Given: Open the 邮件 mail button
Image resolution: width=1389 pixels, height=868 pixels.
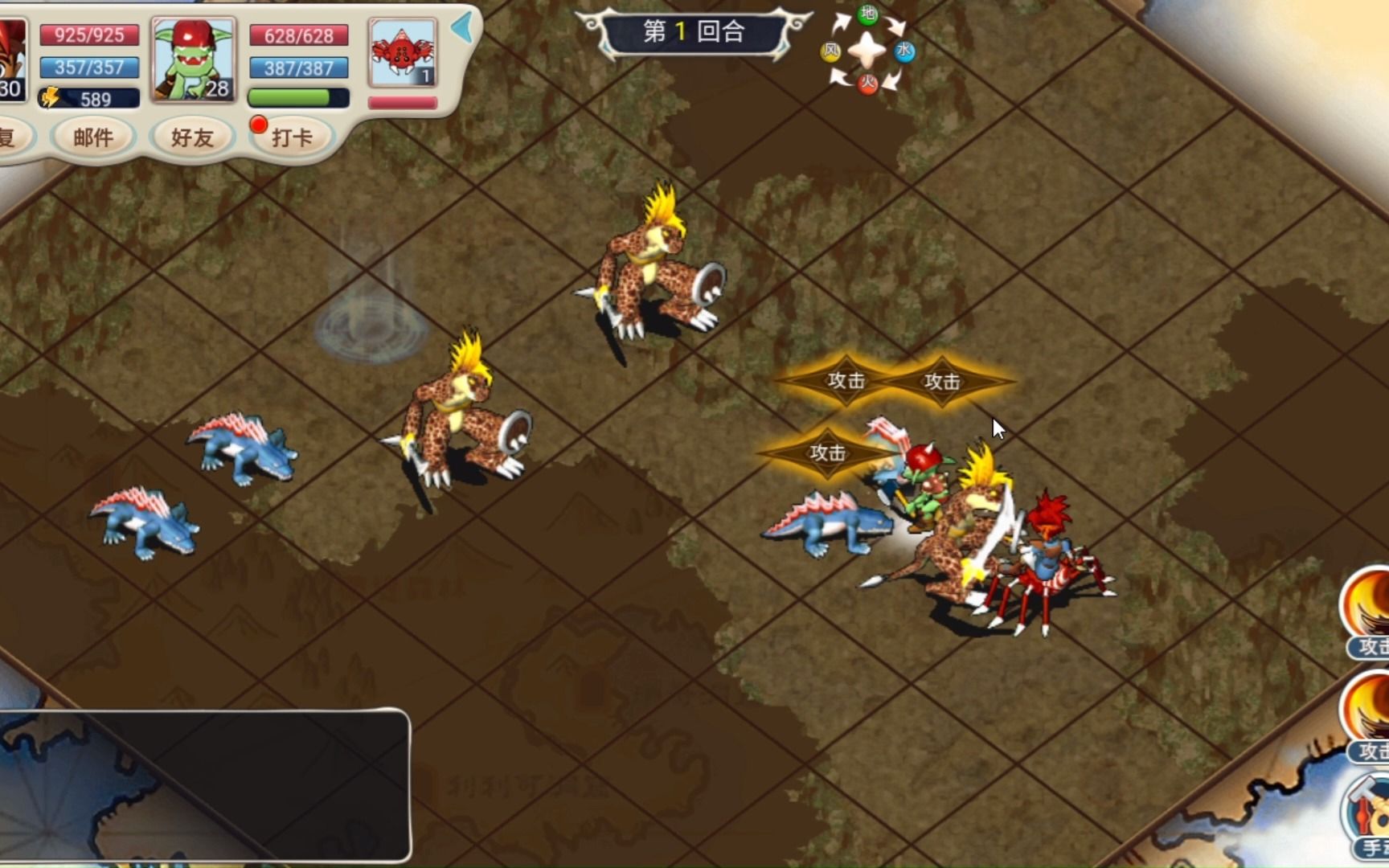Looking at the screenshot, I should 93,137.
